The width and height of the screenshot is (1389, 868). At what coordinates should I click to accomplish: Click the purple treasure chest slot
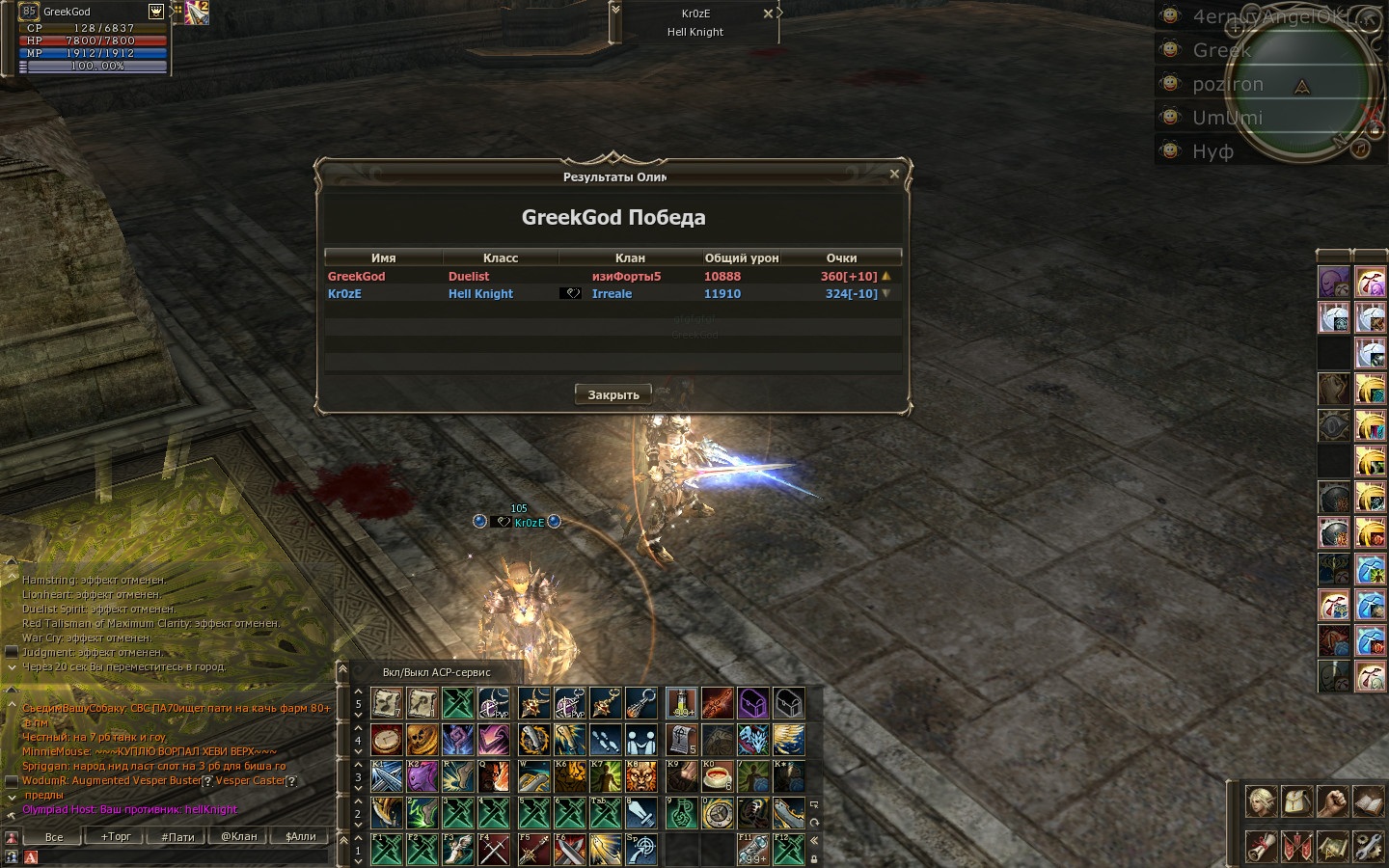pyautogui.click(x=752, y=703)
